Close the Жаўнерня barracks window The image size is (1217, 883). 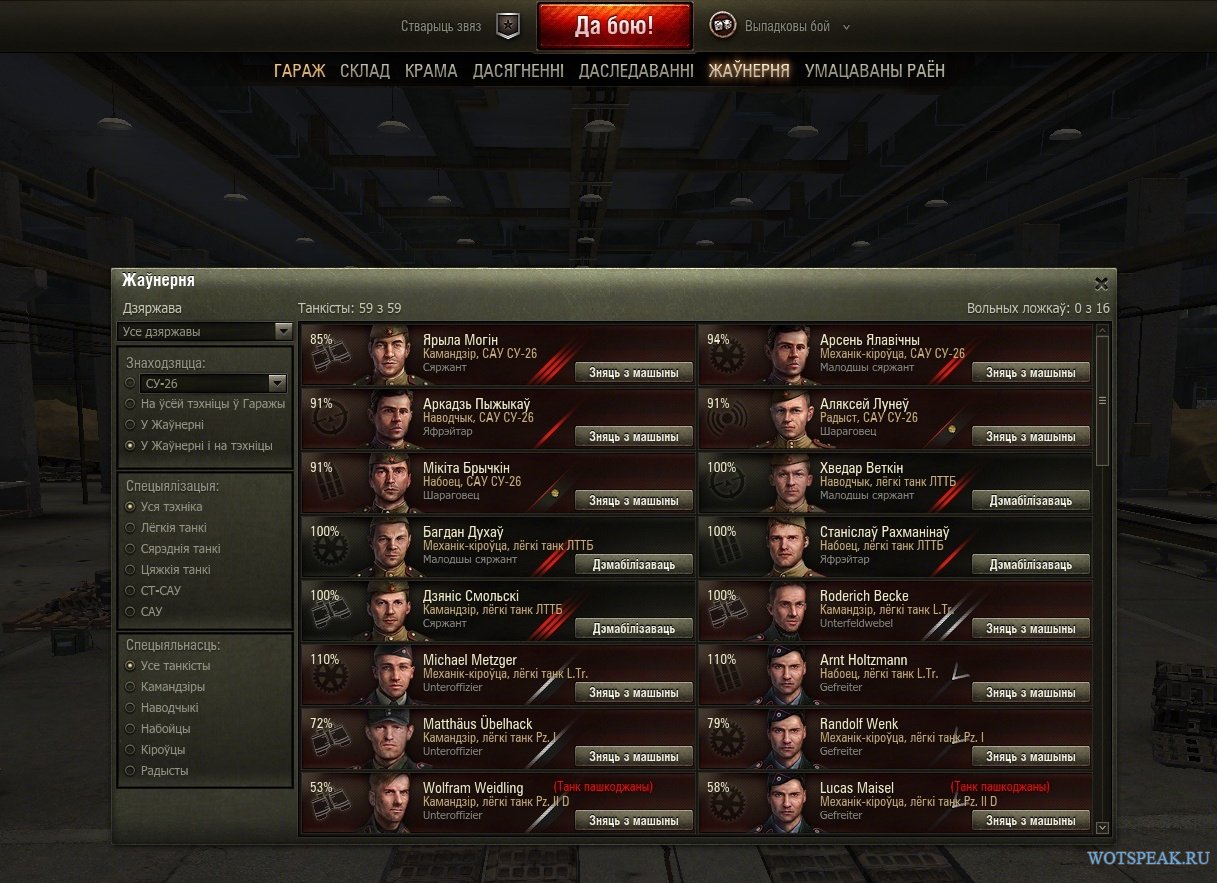click(1101, 283)
